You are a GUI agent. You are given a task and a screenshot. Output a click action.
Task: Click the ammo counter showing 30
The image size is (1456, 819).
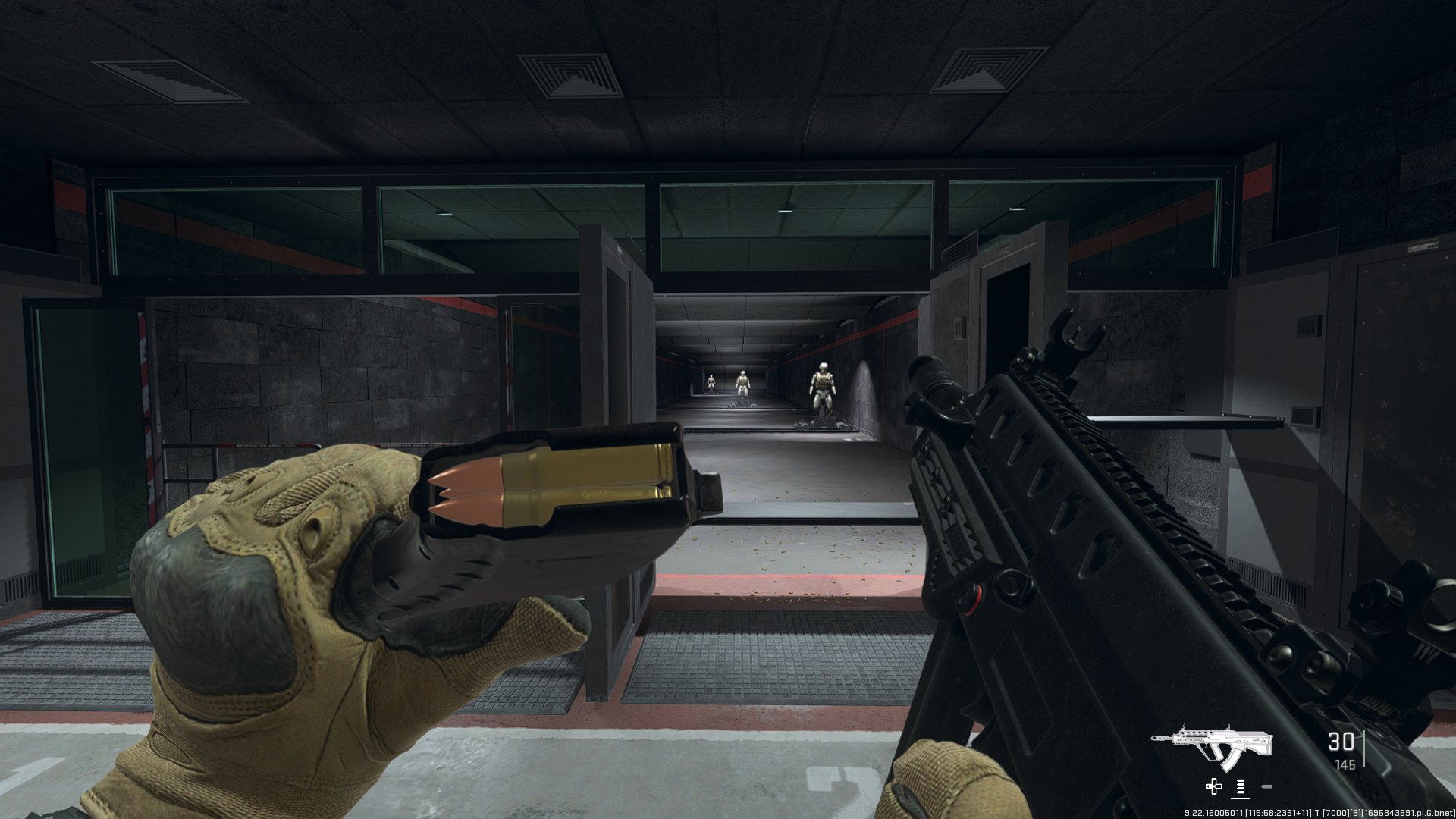tap(1341, 742)
